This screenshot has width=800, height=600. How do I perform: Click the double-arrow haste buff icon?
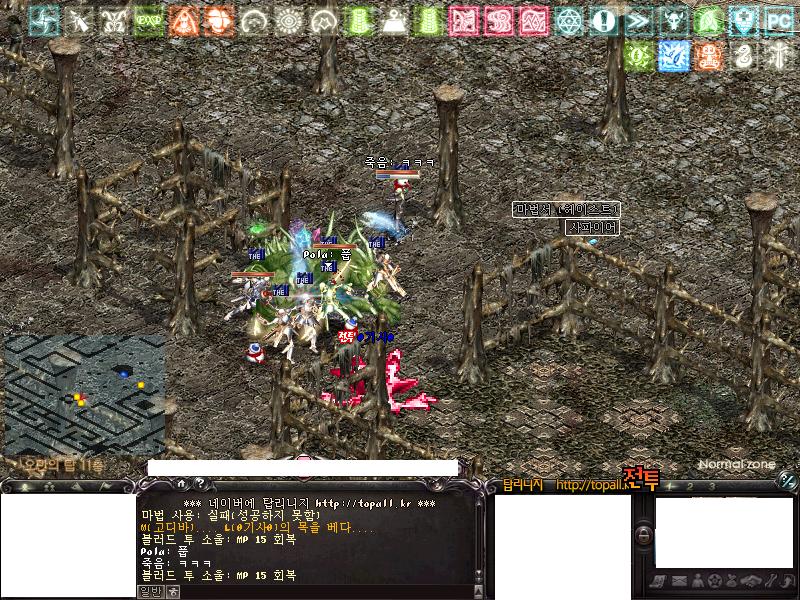(x=638, y=20)
